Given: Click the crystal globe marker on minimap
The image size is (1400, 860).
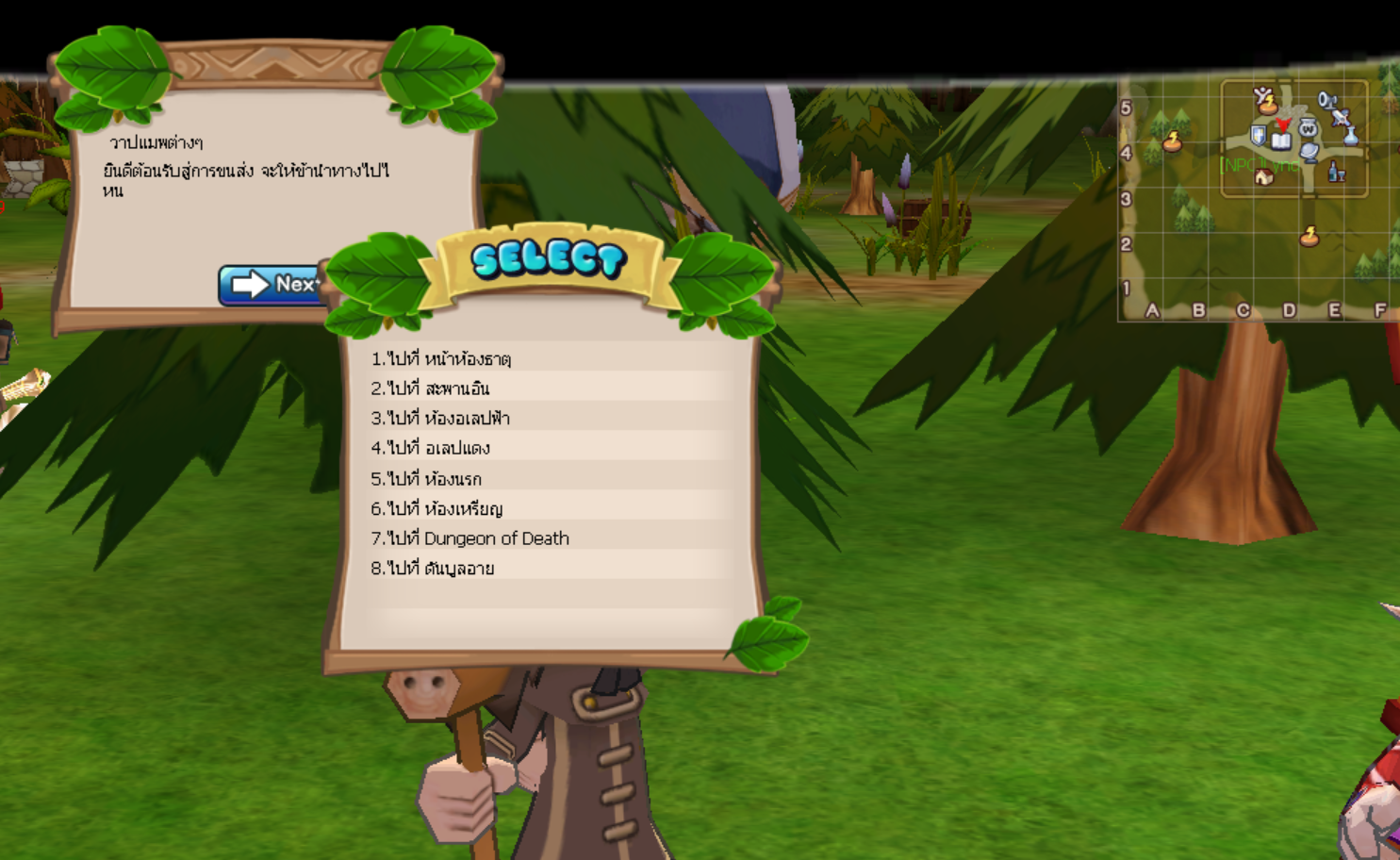Looking at the screenshot, I should tap(1309, 152).
